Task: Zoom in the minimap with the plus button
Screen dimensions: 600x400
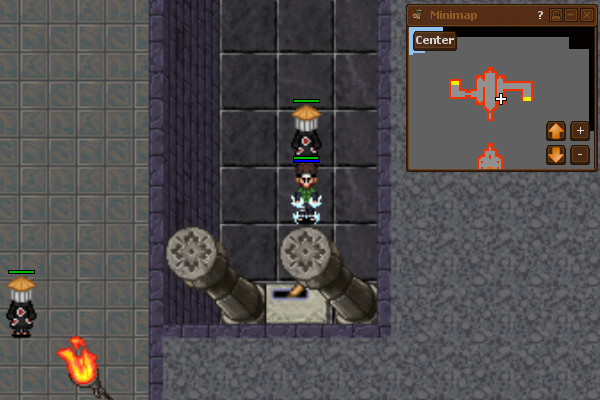Action: point(580,130)
